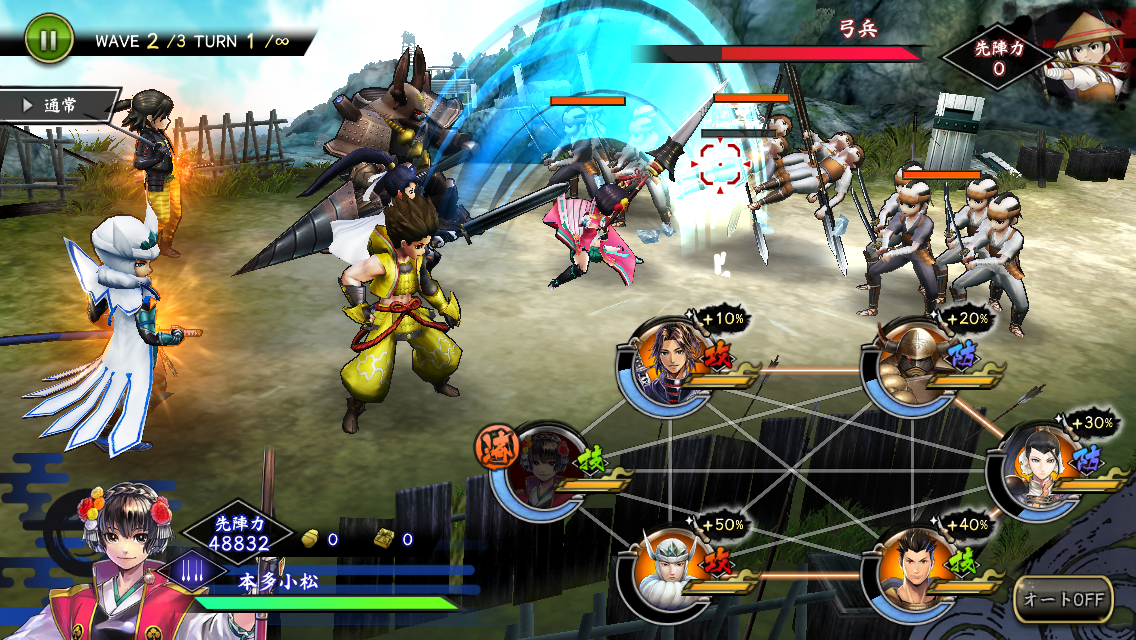Switch on auto battle with オートOFF
This screenshot has height=640, width=1136.
click(x=1063, y=599)
